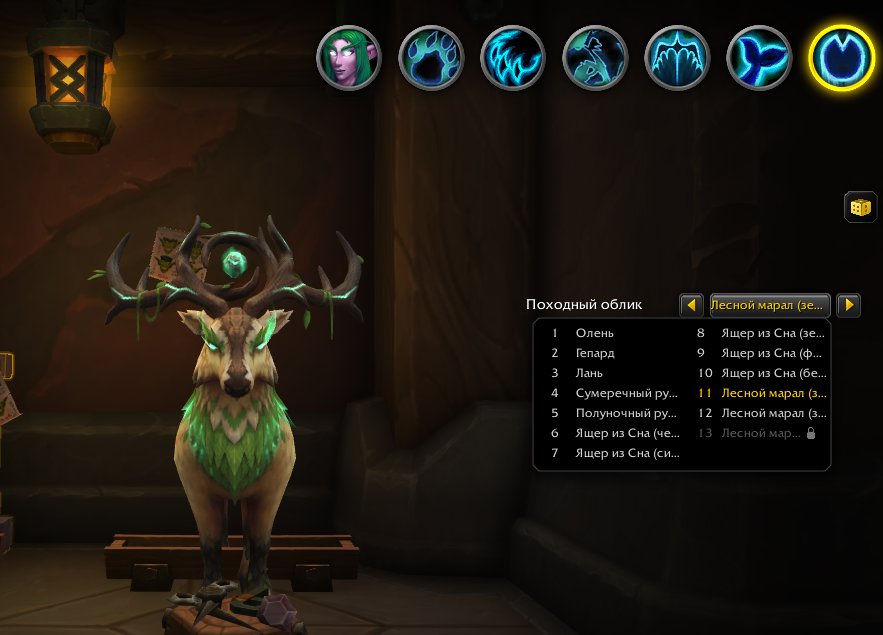The height and width of the screenshot is (635, 883).
Task: Pick option 3 Лань
Action: click(589, 373)
